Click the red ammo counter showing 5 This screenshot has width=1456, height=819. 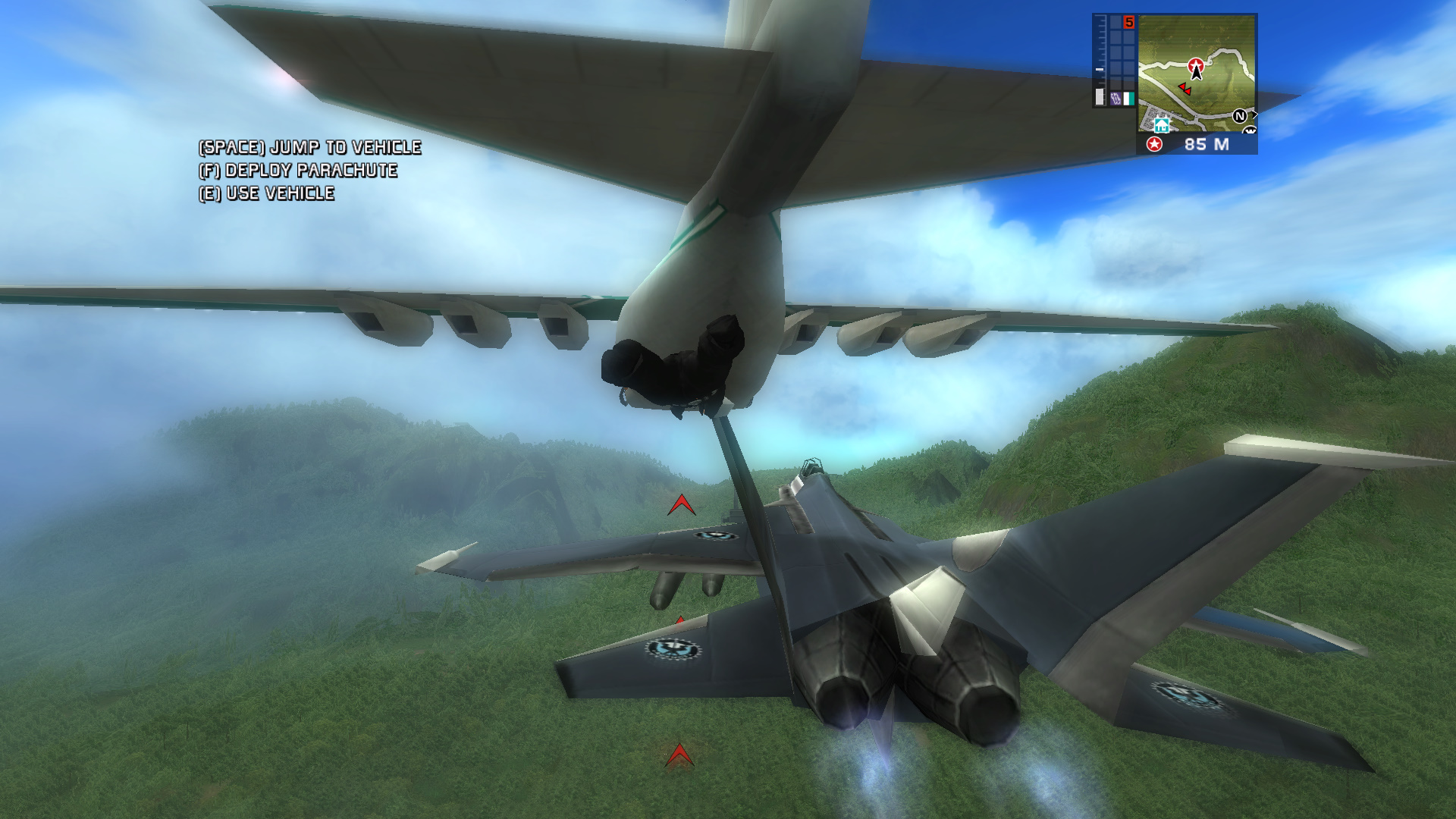pyautogui.click(x=1129, y=21)
